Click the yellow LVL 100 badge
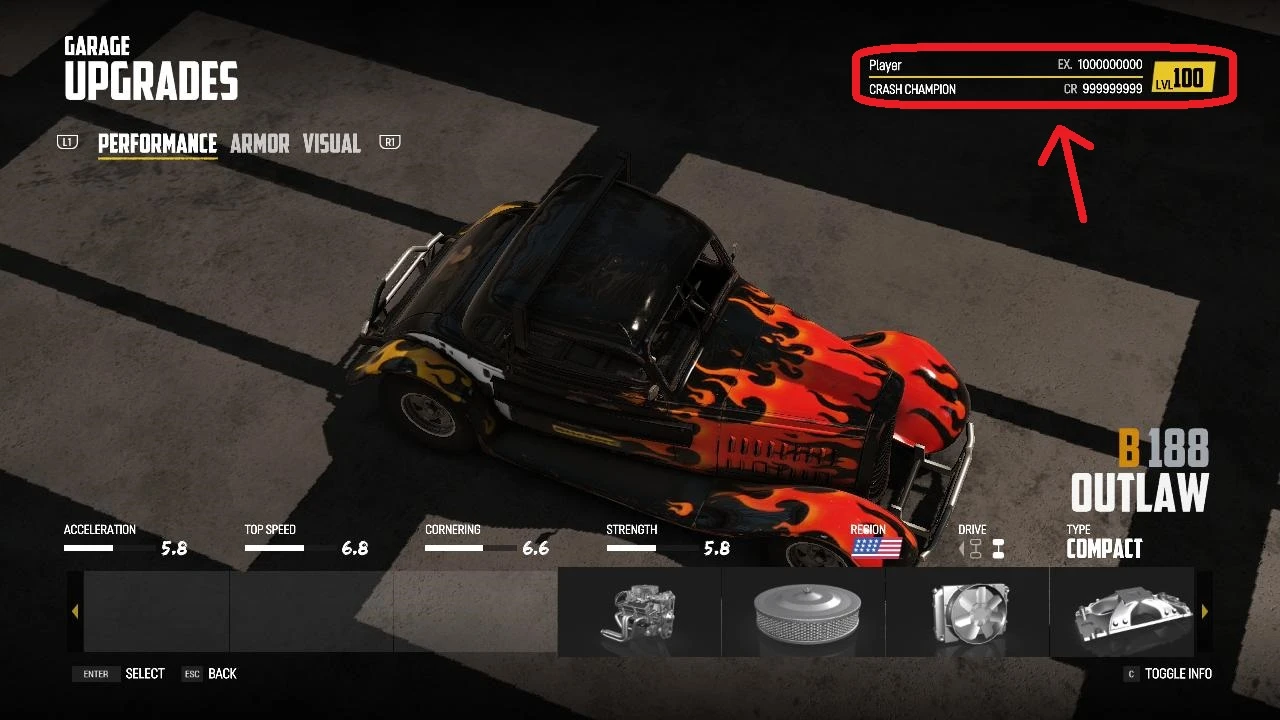Viewport: 1280px width, 720px height. click(x=1186, y=75)
